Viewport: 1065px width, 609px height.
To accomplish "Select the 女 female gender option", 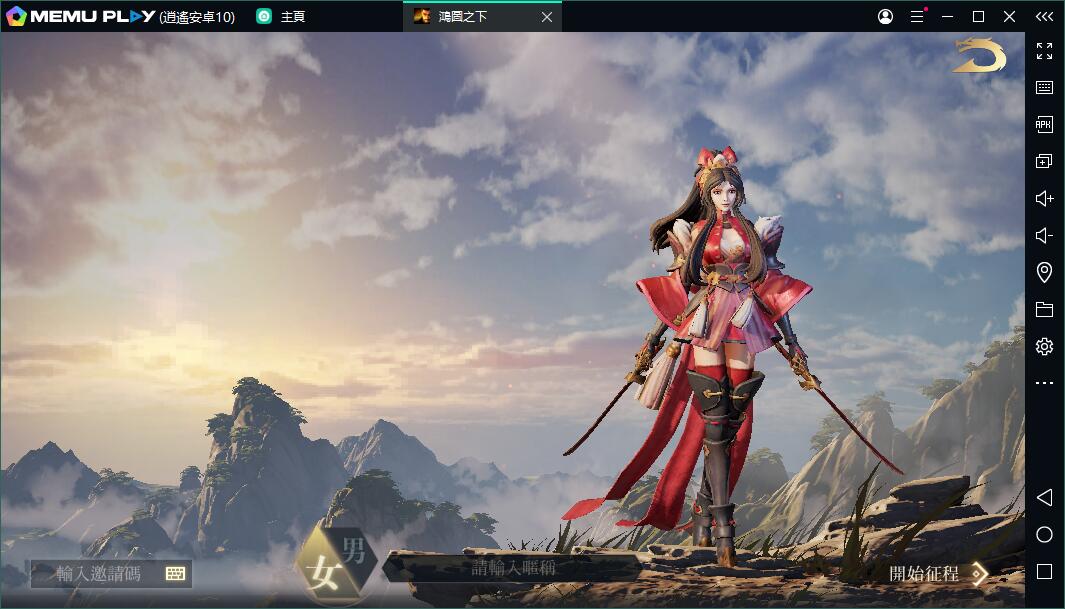I will (323, 574).
